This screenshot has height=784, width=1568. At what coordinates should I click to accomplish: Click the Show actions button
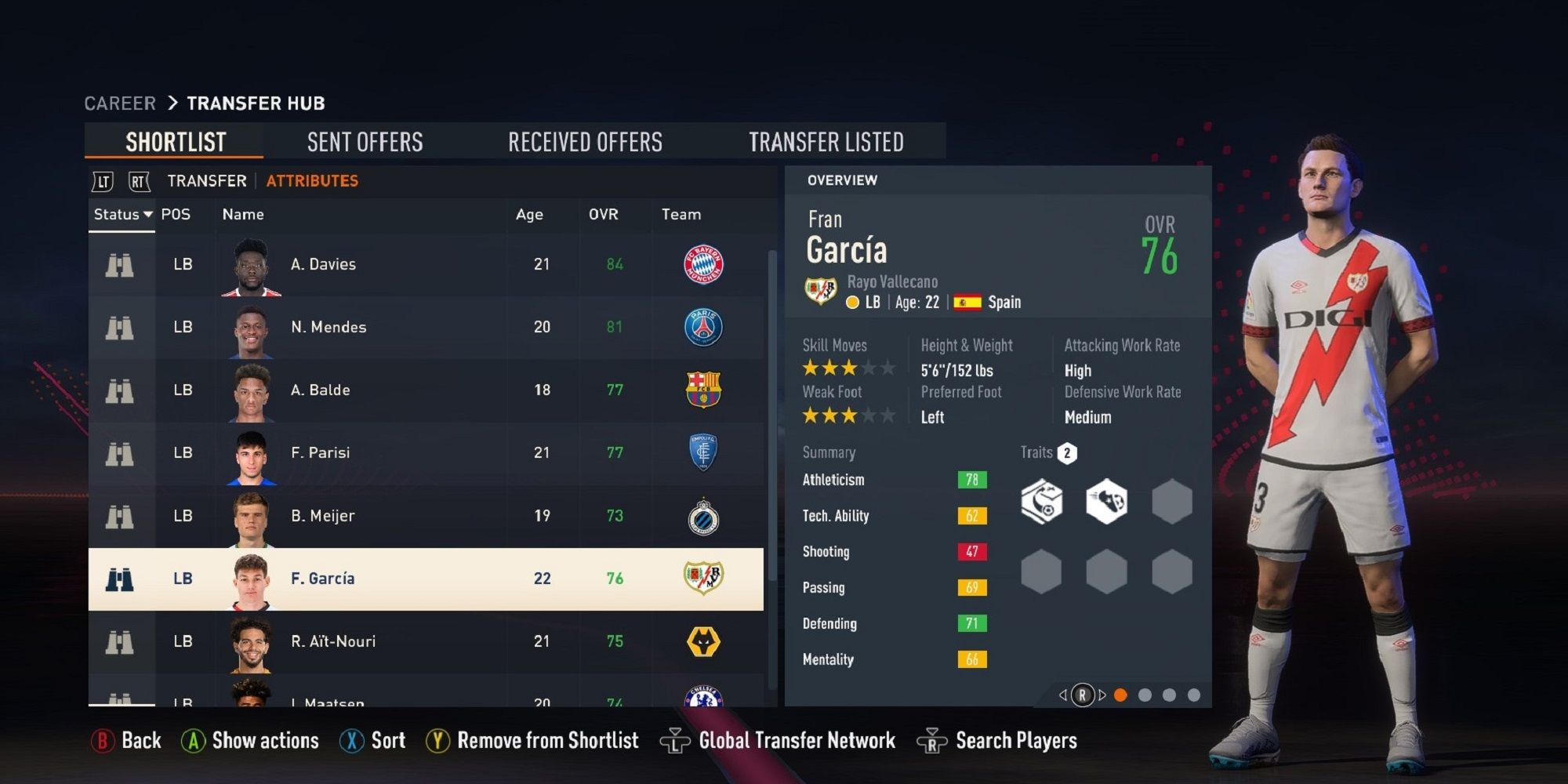(x=249, y=739)
